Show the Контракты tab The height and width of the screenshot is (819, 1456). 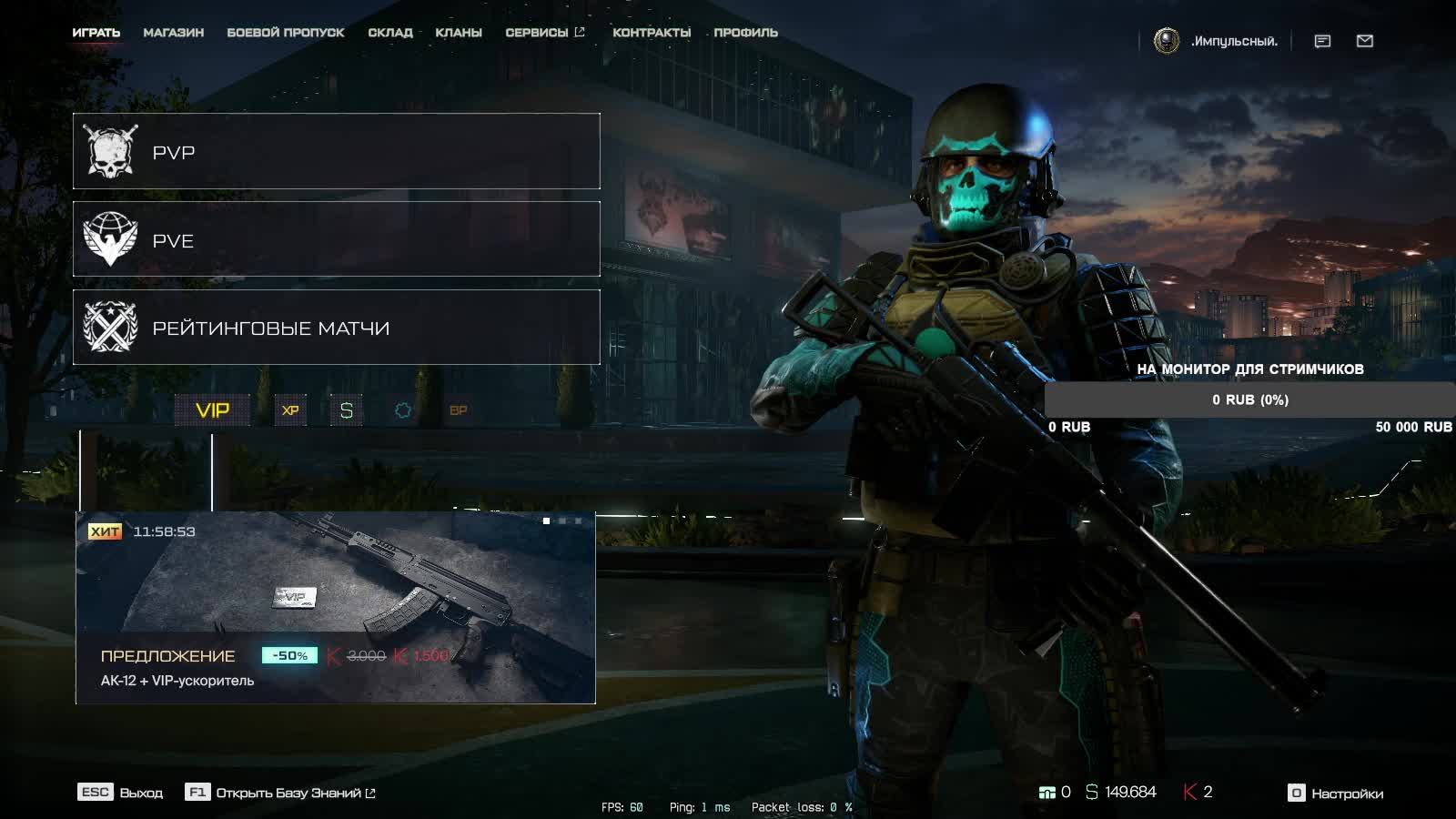point(652,33)
